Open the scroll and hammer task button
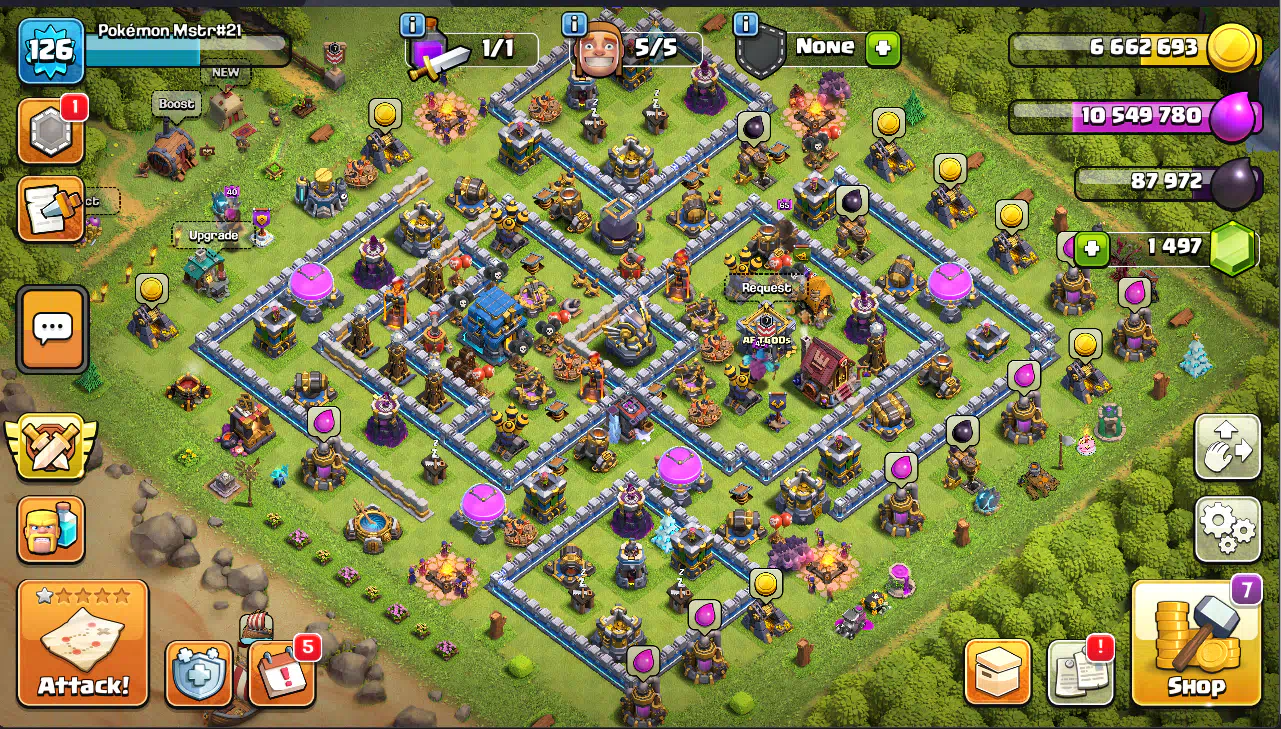The height and width of the screenshot is (729, 1281). pyautogui.click(x=50, y=210)
